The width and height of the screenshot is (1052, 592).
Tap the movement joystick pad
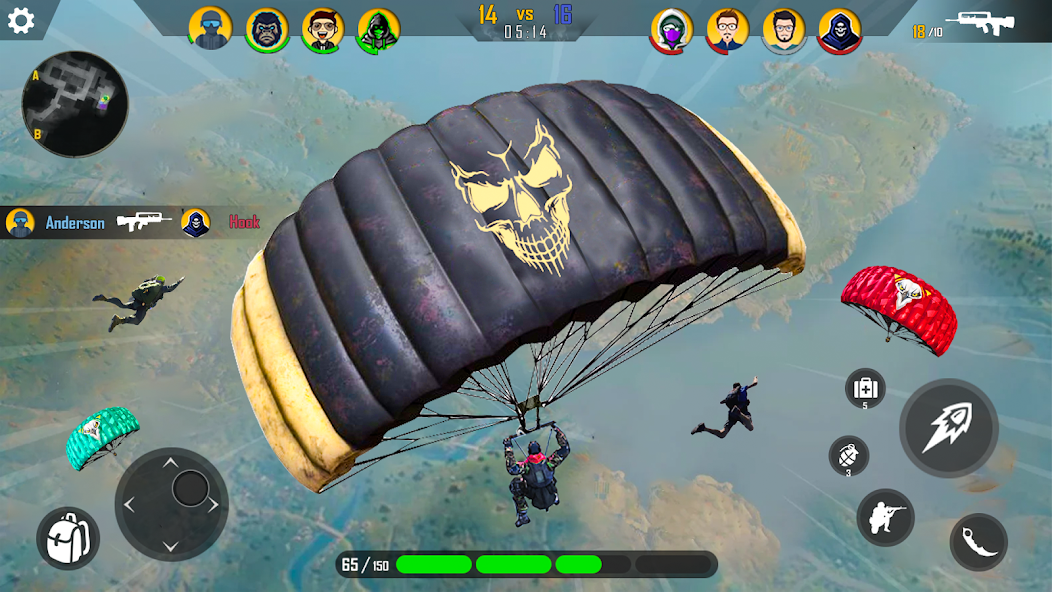pos(171,503)
